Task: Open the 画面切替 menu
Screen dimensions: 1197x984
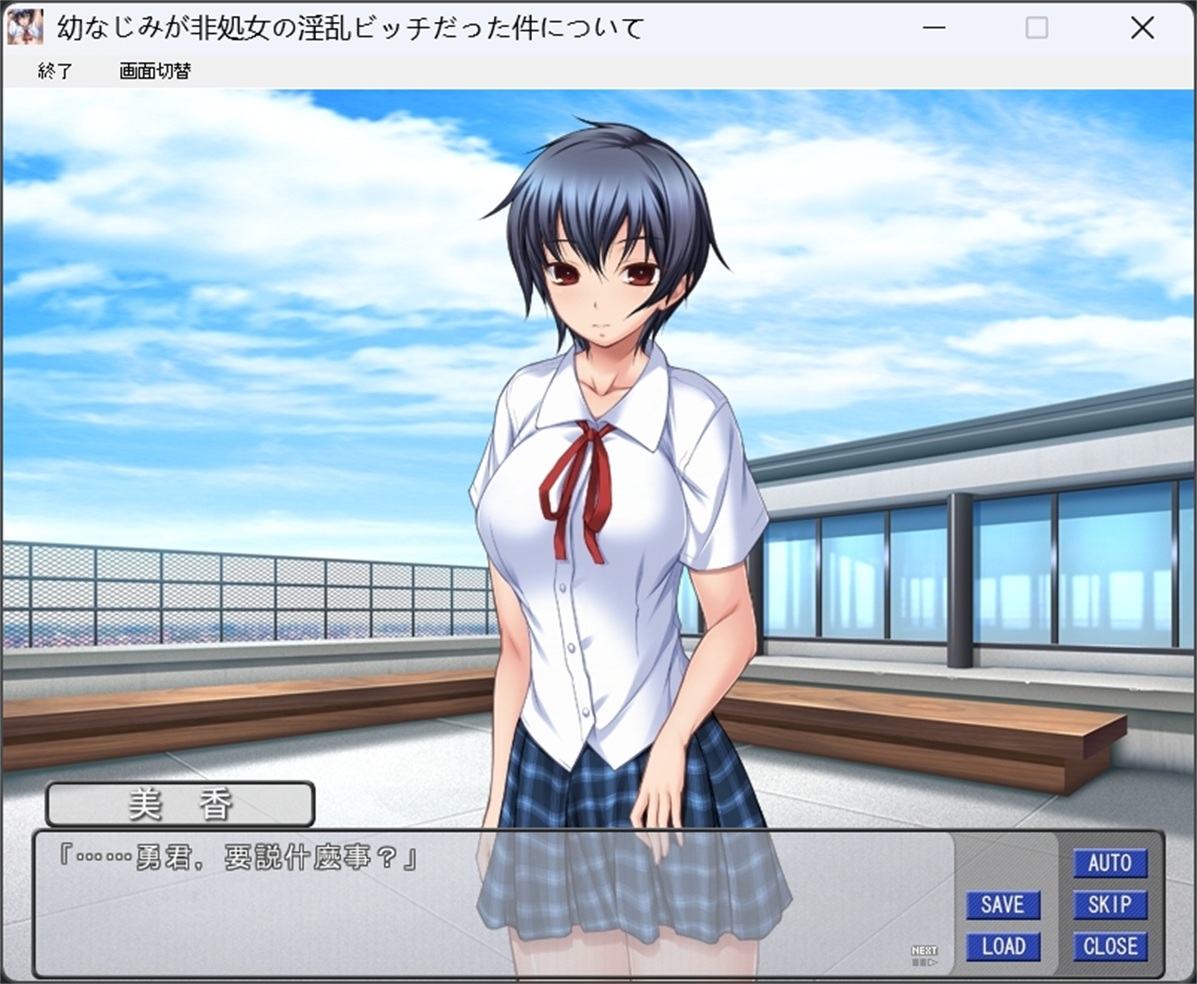Action: point(155,71)
